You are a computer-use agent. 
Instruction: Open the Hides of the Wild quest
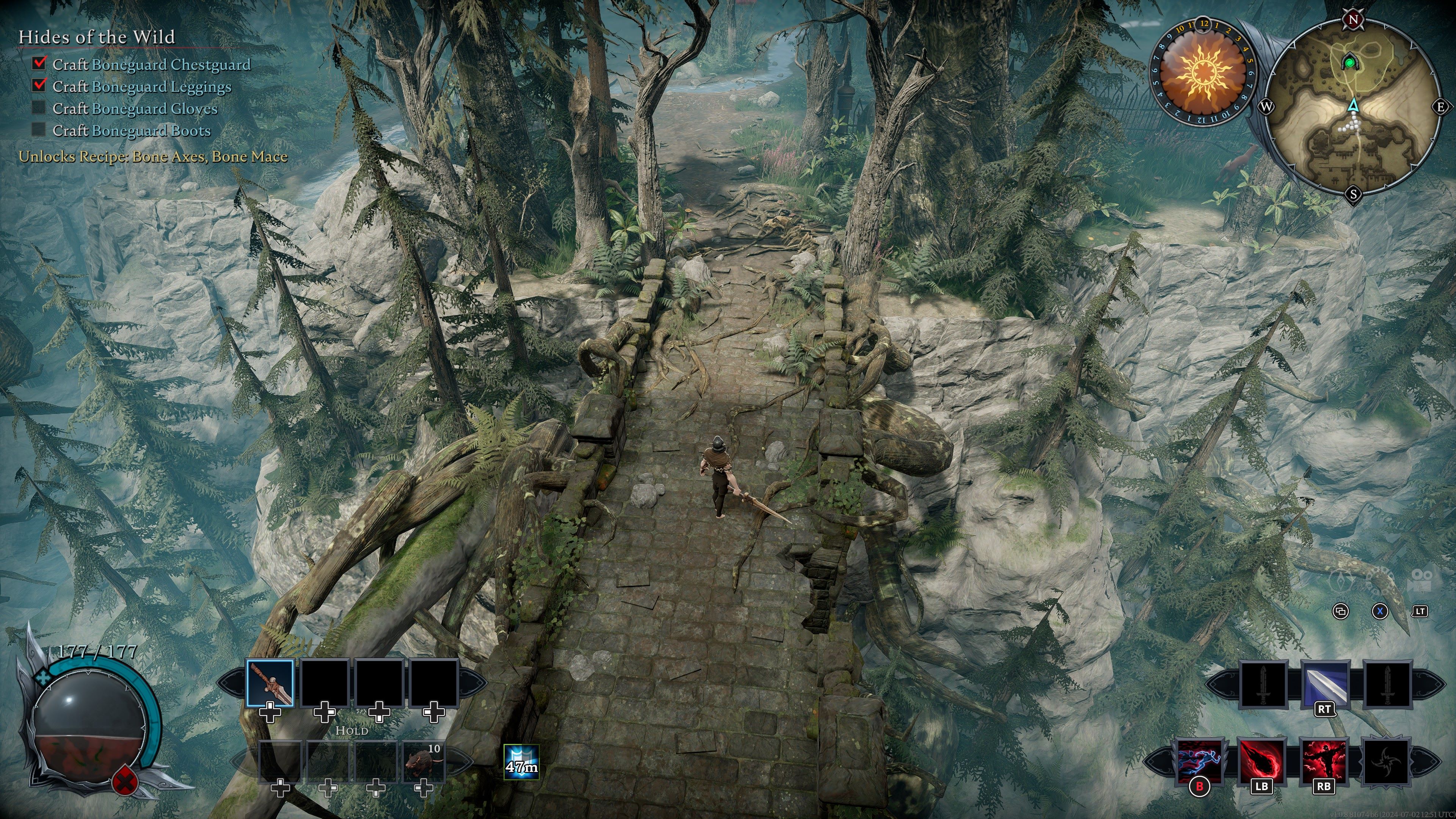pyautogui.click(x=97, y=37)
